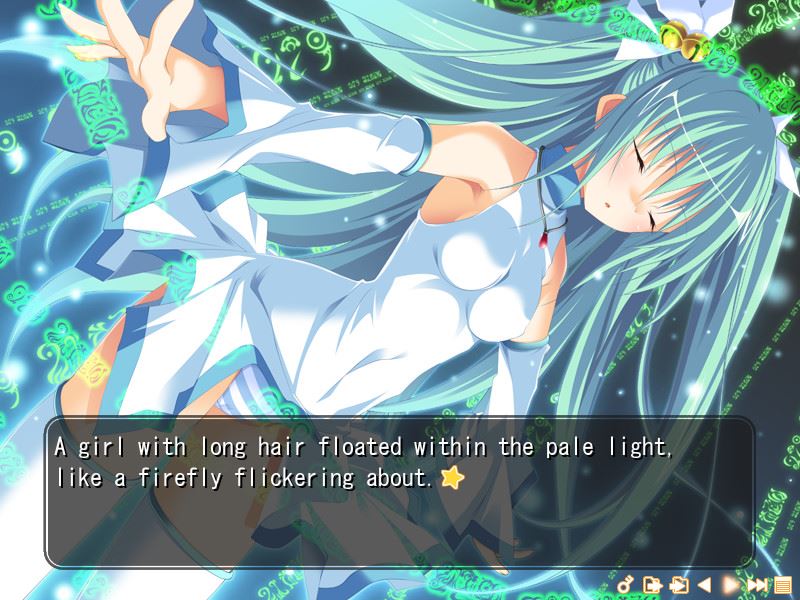Click the key-shaped icon in the toolbar
Image resolution: width=800 pixels, height=600 pixels.
click(x=626, y=584)
